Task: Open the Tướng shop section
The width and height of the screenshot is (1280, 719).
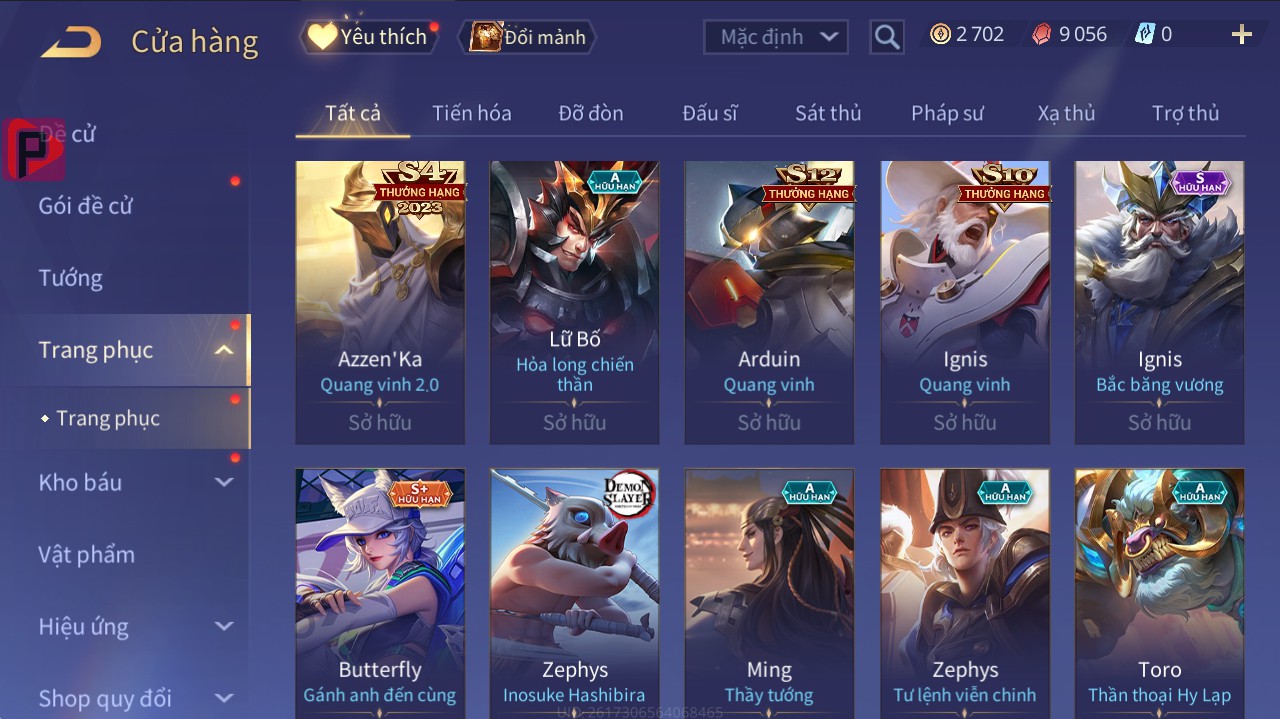Action: (x=71, y=278)
